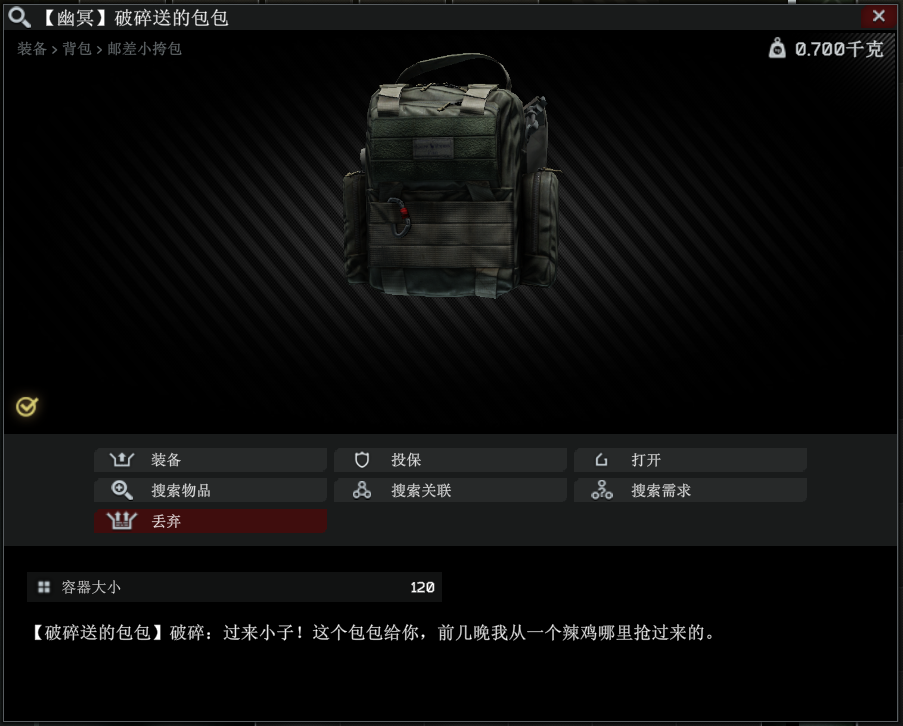The image size is (903, 726).
Task: Select 搜索关联 linked search
Action: (450, 491)
